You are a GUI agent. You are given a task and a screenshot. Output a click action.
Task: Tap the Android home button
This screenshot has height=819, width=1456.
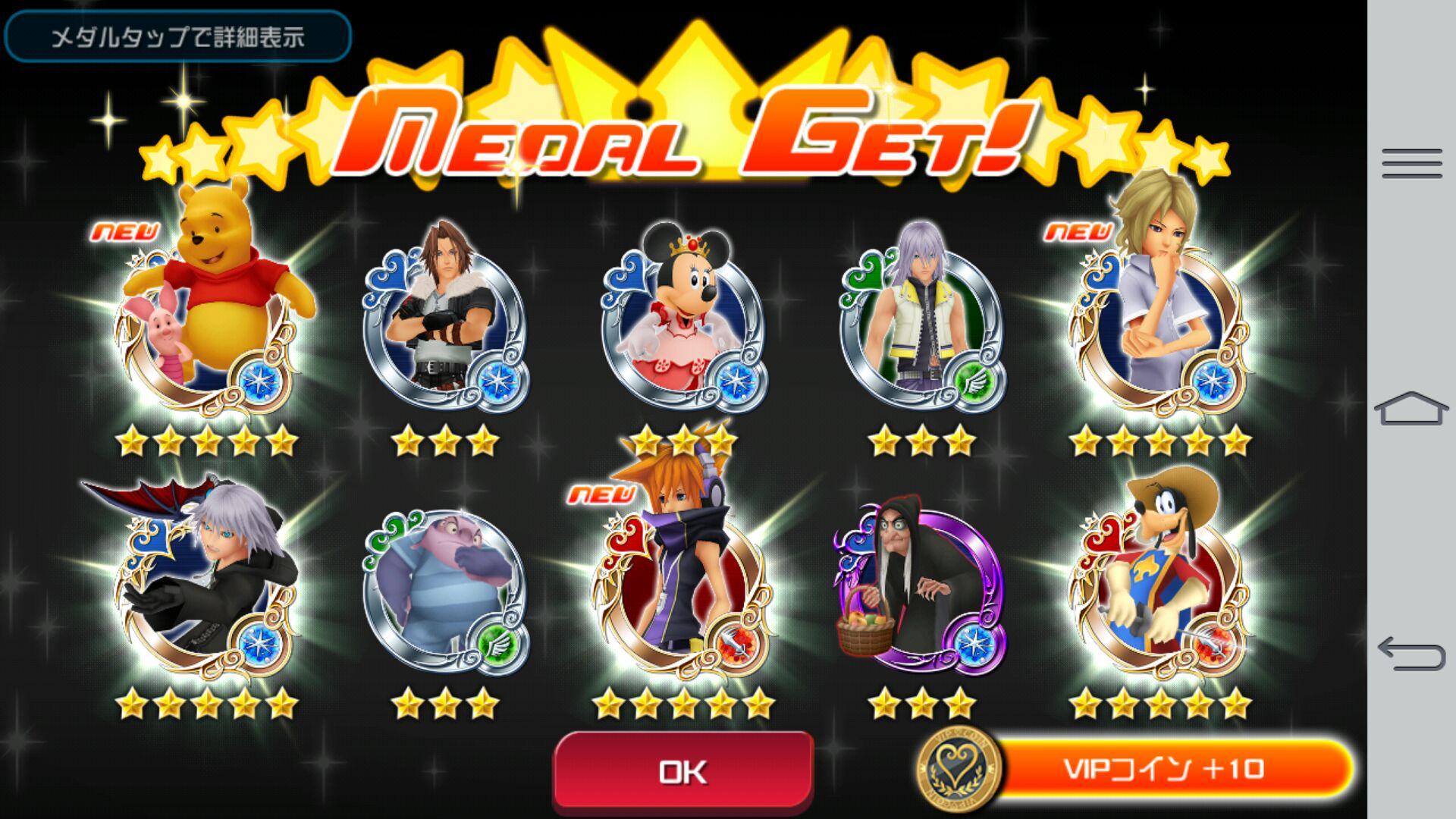click(x=1411, y=409)
